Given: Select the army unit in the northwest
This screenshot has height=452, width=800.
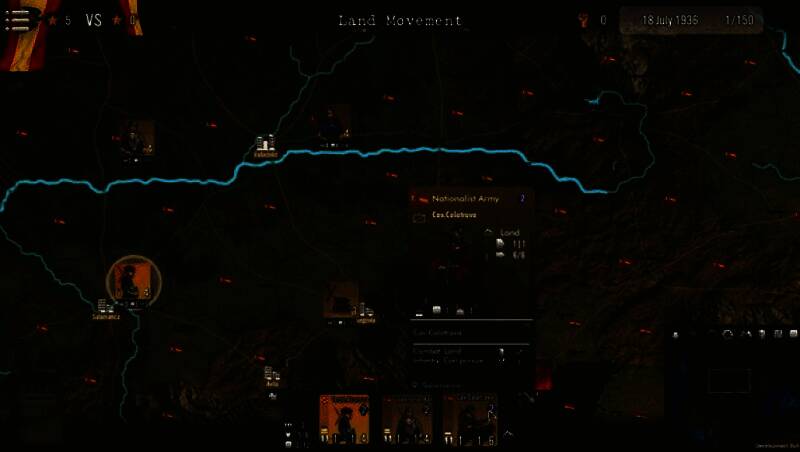Looking at the screenshot, I should (x=135, y=139).
